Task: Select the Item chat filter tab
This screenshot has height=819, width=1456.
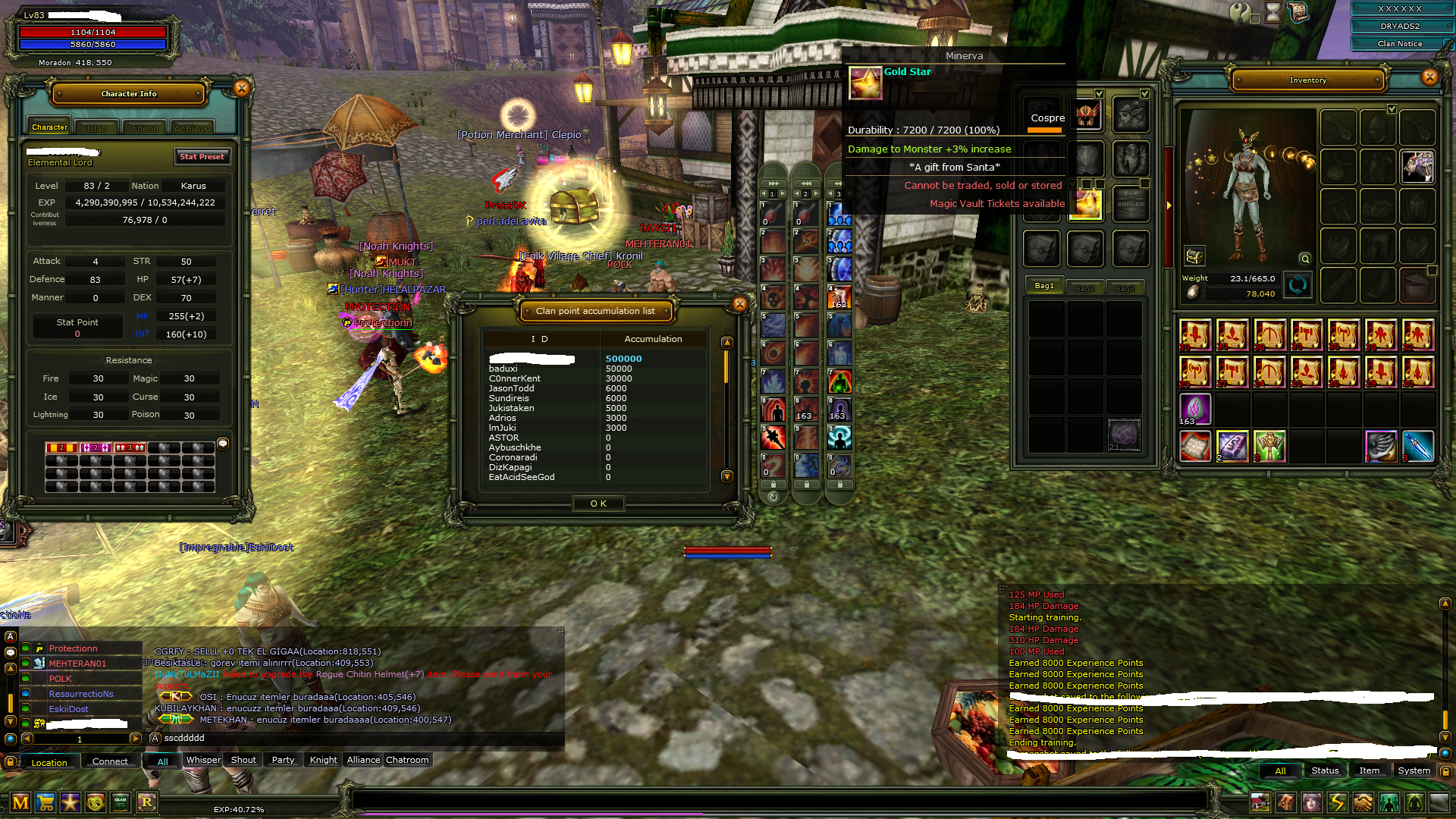Action: (x=1370, y=770)
